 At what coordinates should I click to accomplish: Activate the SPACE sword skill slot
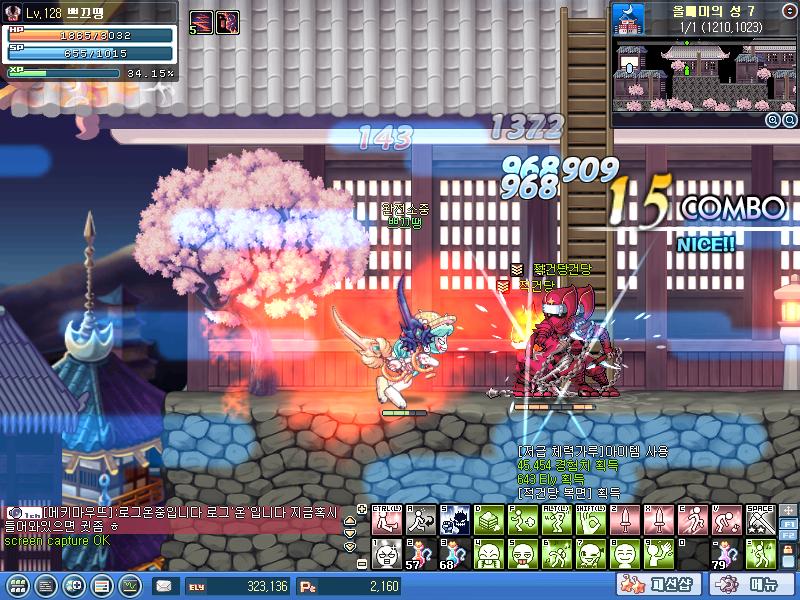coord(761,519)
